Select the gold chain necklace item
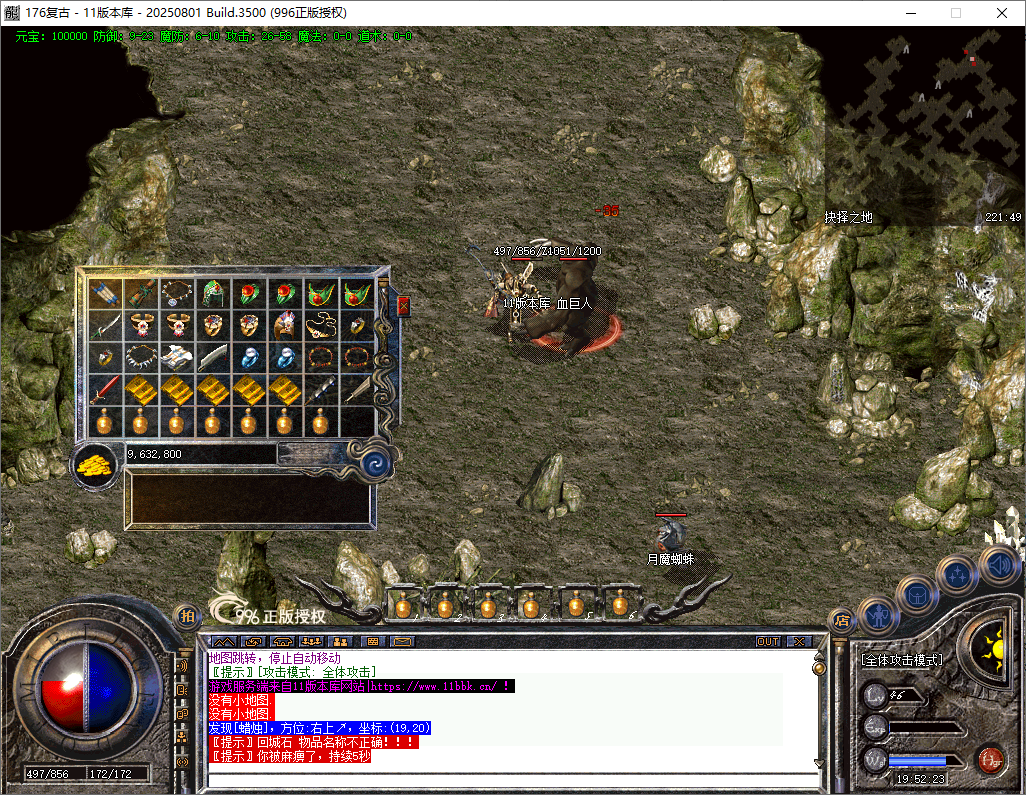This screenshot has width=1026, height=795. point(319,325)
